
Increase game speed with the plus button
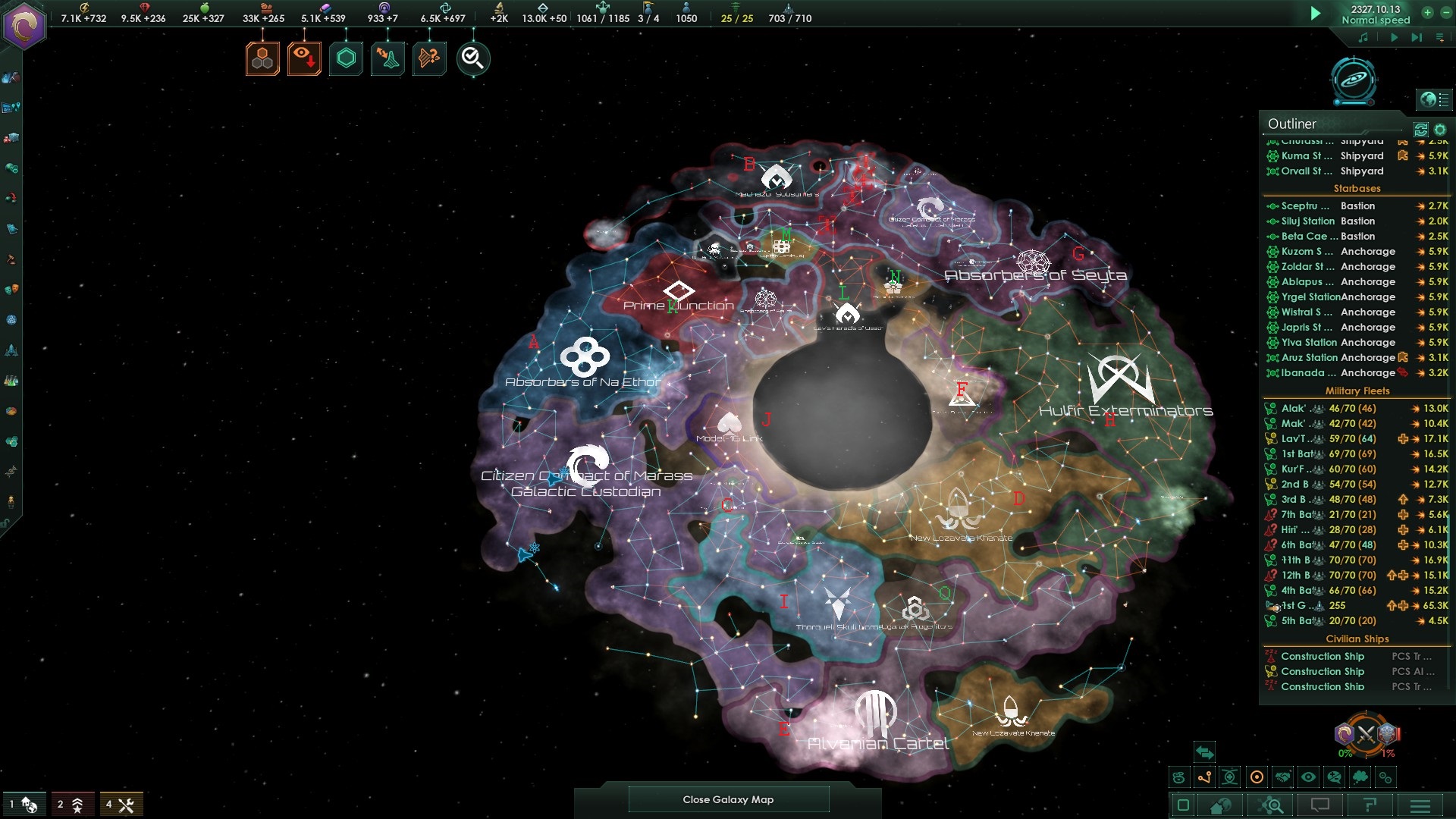pyautogui.click(x=1427, y=12)
